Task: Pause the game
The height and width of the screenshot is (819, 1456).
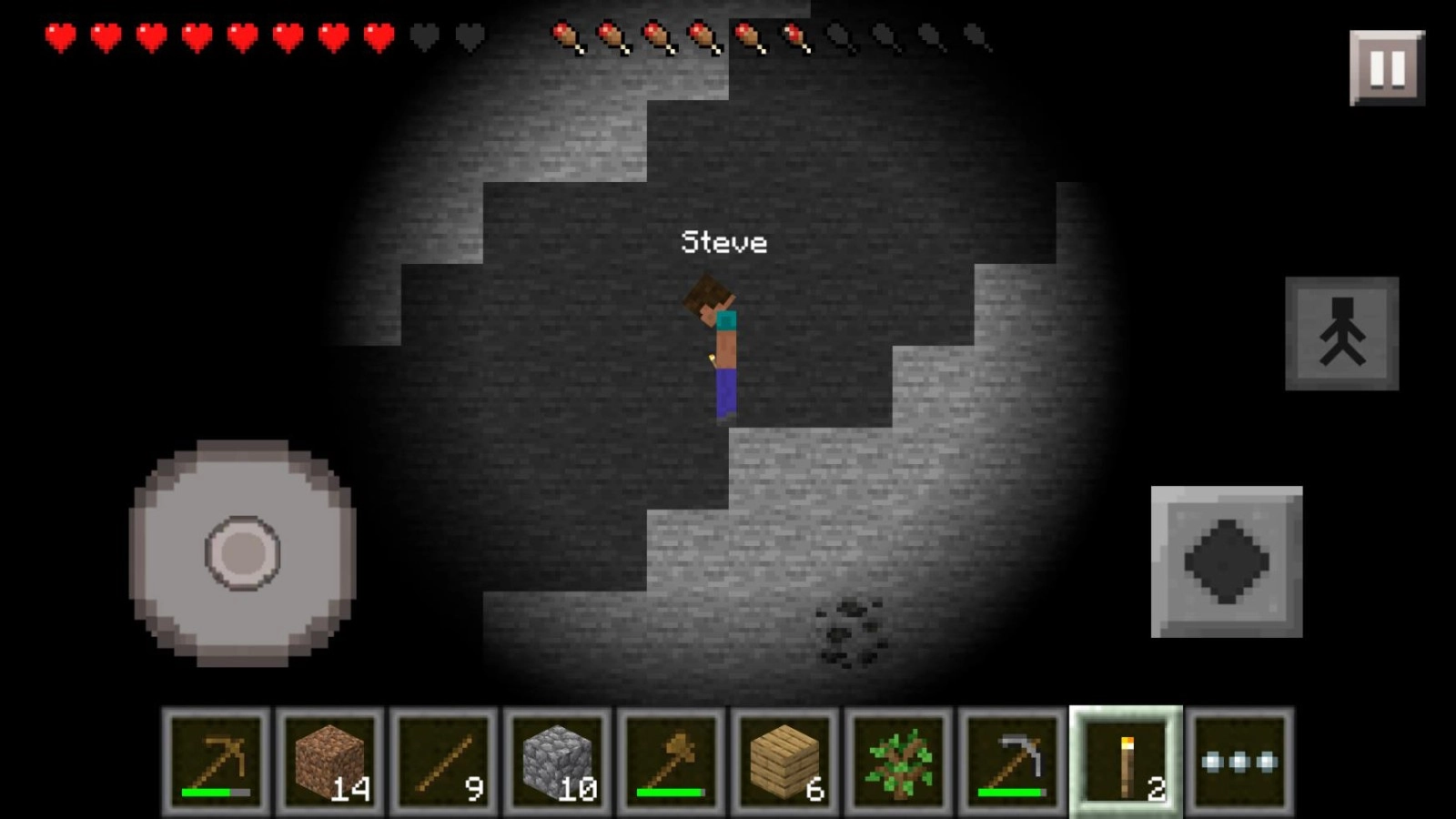Action: pyautogui.click(x=1387, y=68)
